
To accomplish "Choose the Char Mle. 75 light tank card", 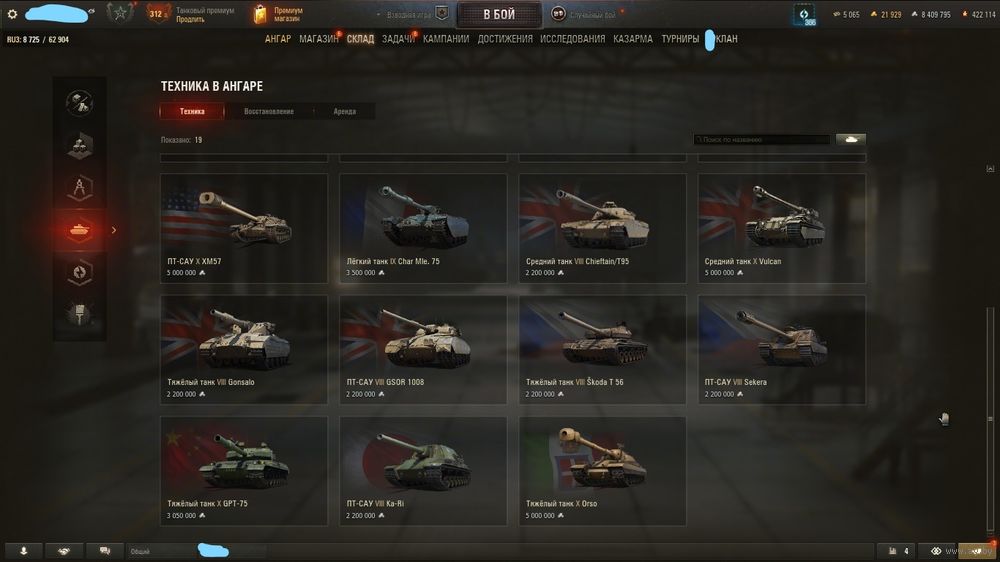I will point(423,228).
